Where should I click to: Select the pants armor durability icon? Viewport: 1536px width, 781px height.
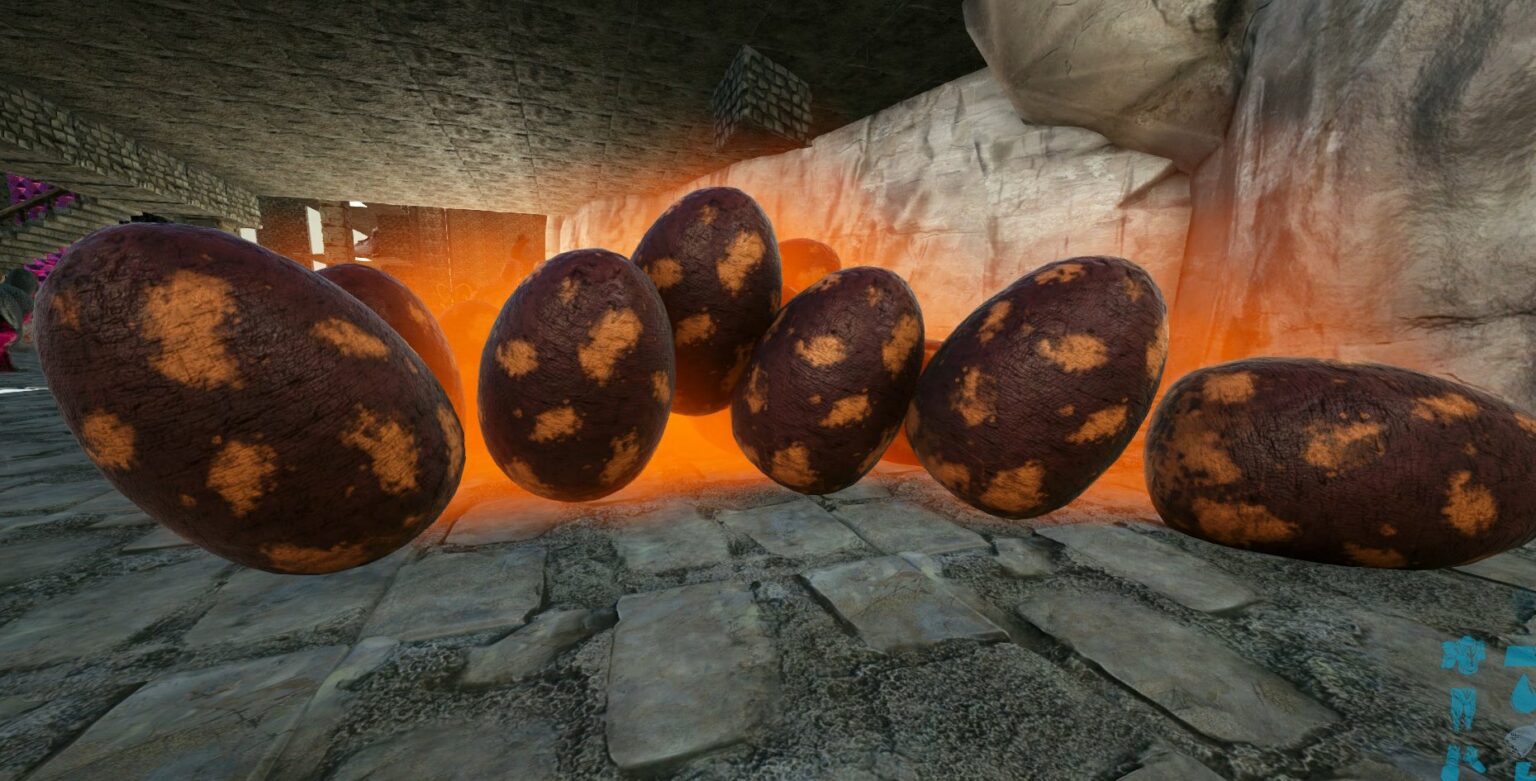click(1463, 708)
